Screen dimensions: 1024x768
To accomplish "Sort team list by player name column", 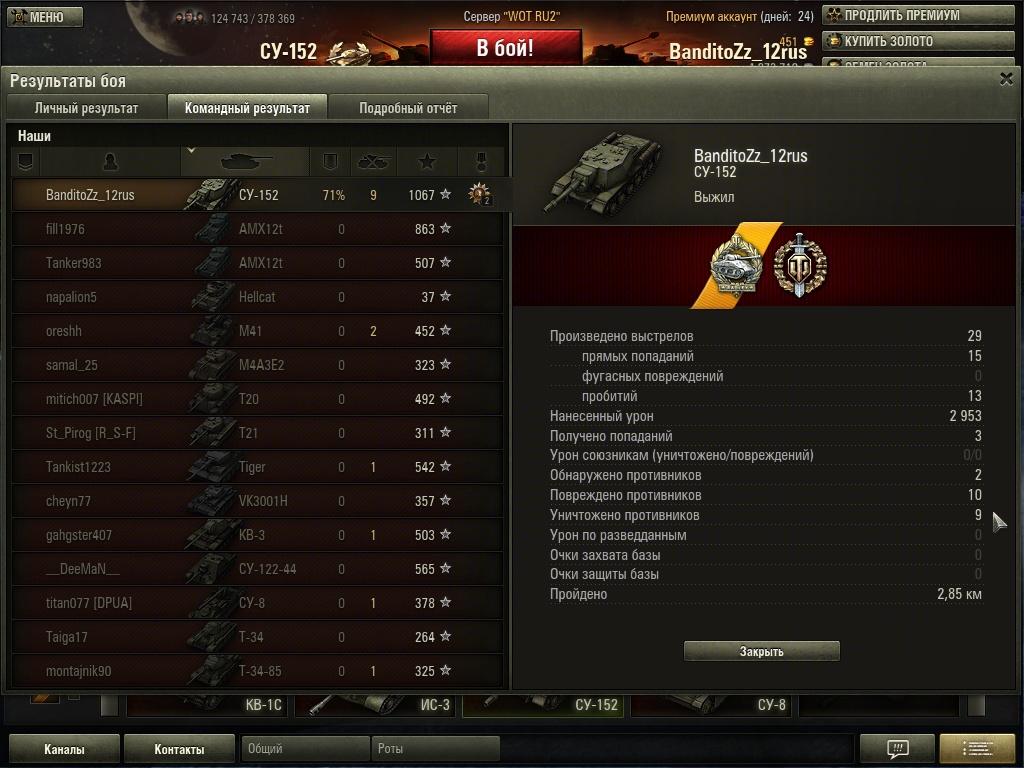I will pos(110,161).
